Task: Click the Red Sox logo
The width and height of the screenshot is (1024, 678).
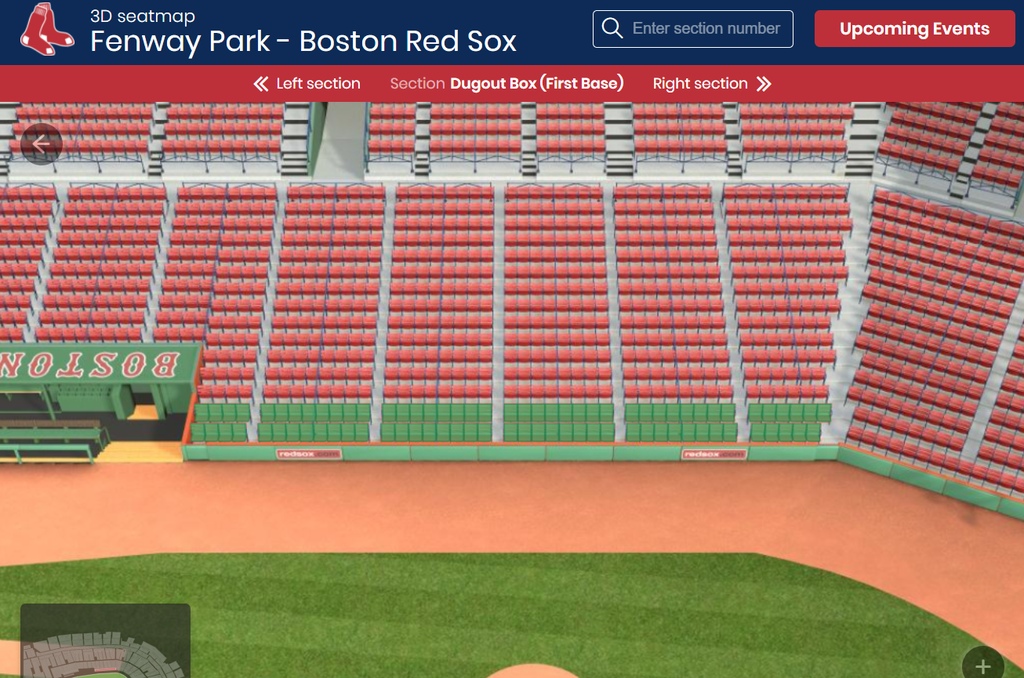Action: 47,29
